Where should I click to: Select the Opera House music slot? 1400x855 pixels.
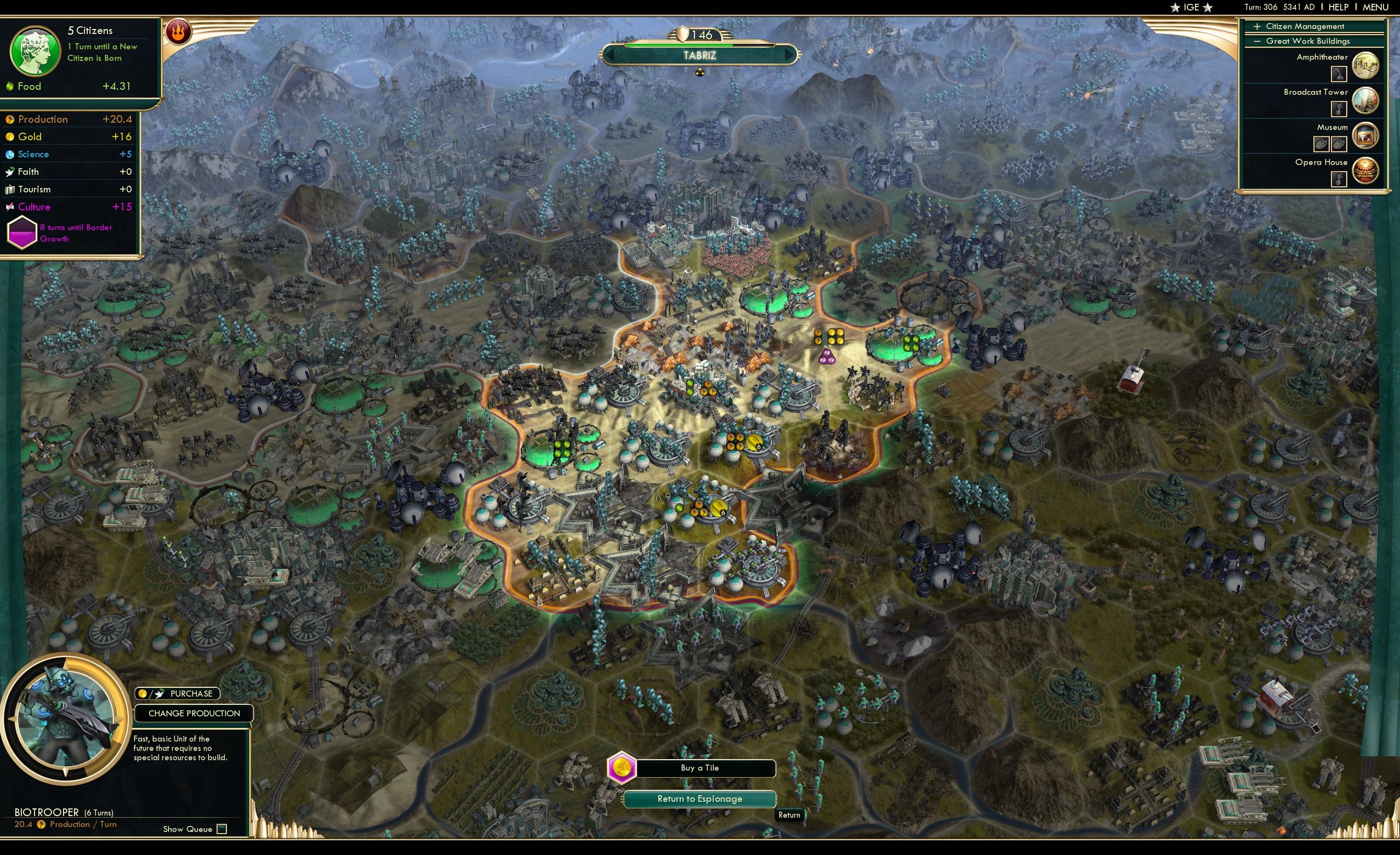[1338, 178]
